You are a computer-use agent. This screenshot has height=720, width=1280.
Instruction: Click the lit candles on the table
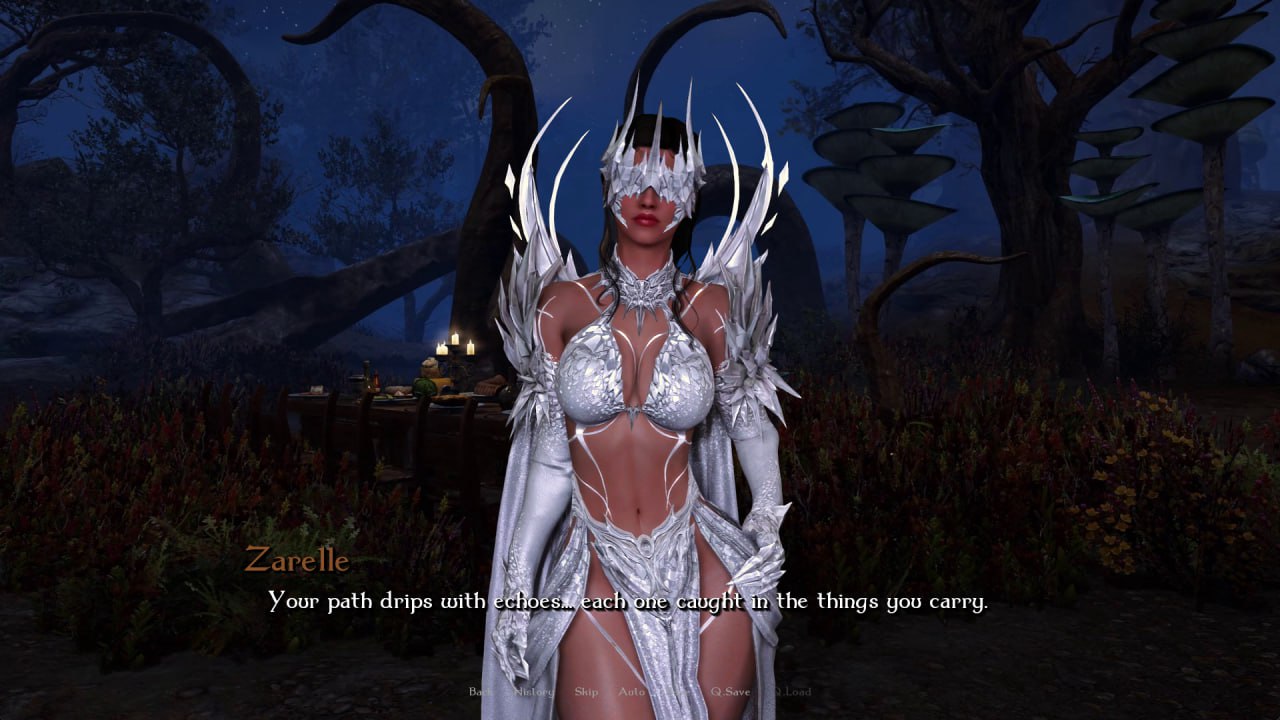tap(454, 345)
